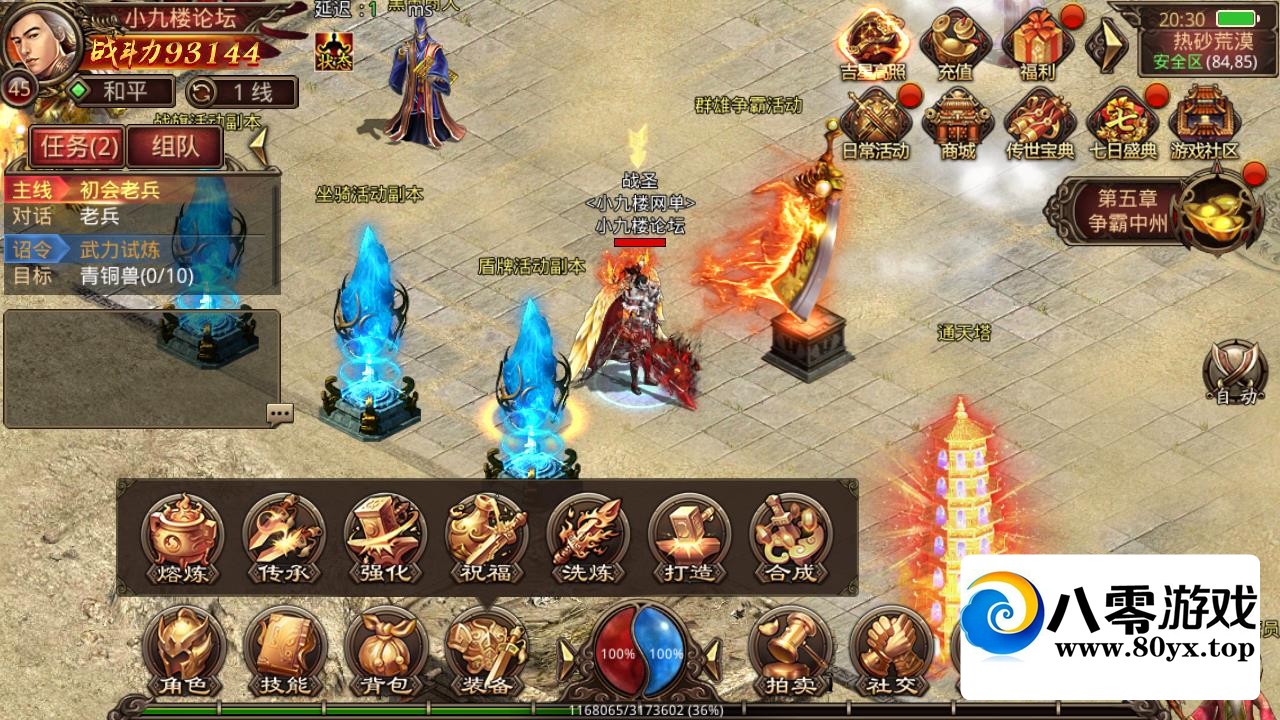Open the 熔炼 smelting menu

tap(182, 540)
